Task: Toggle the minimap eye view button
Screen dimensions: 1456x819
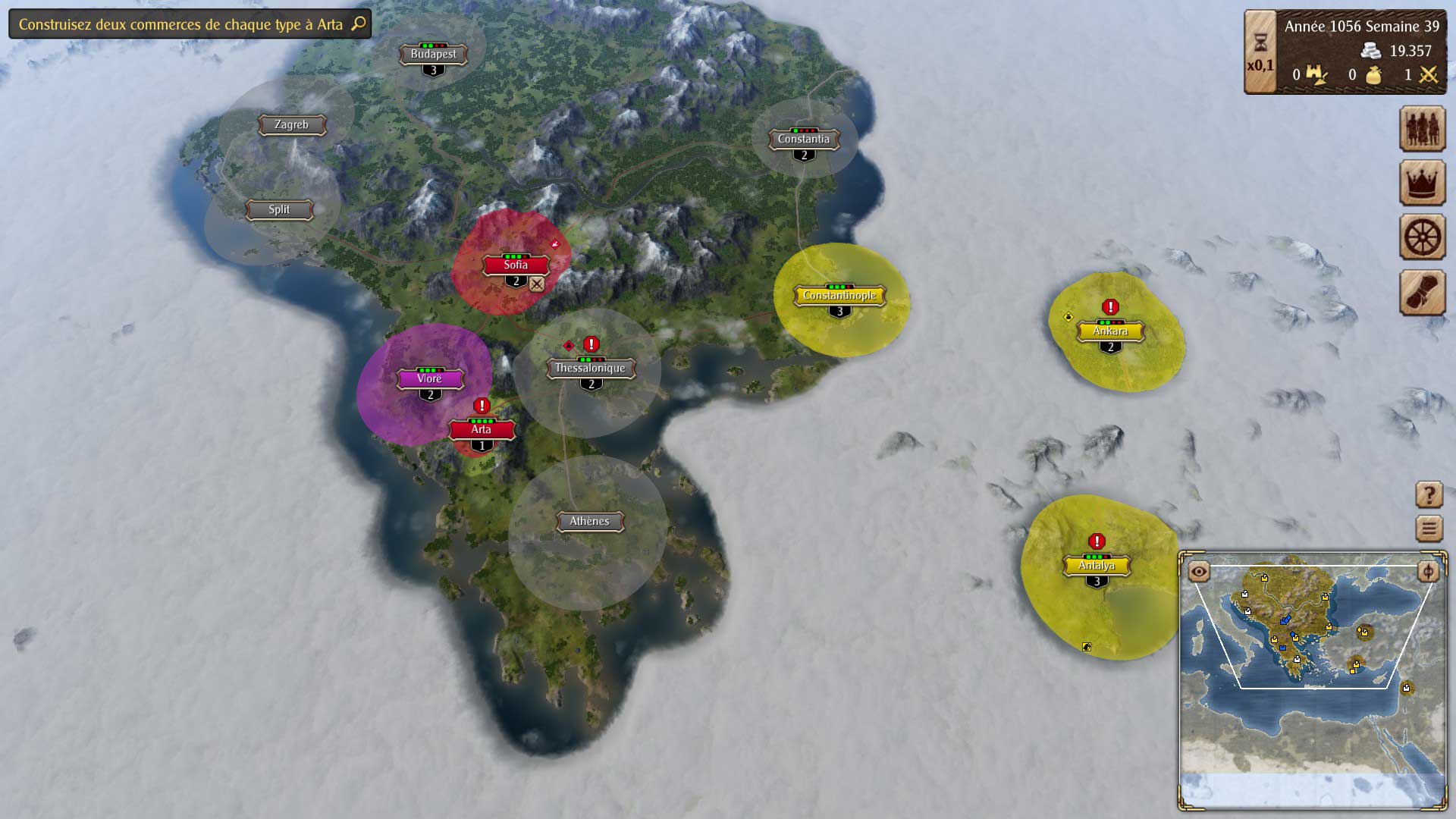Action: pyautogui.click(x=1199, y=571)
